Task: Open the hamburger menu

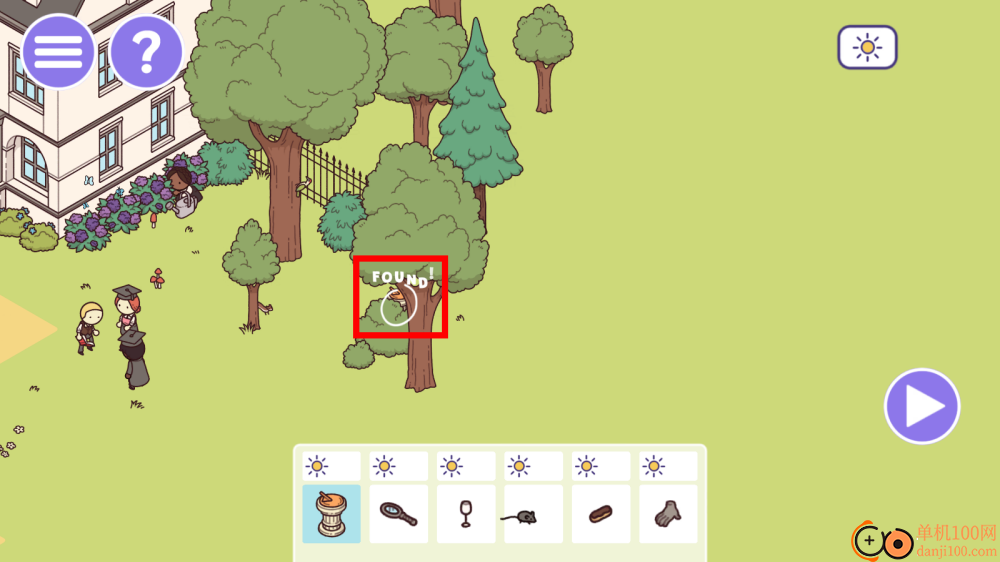Action: tap(59, 52)
